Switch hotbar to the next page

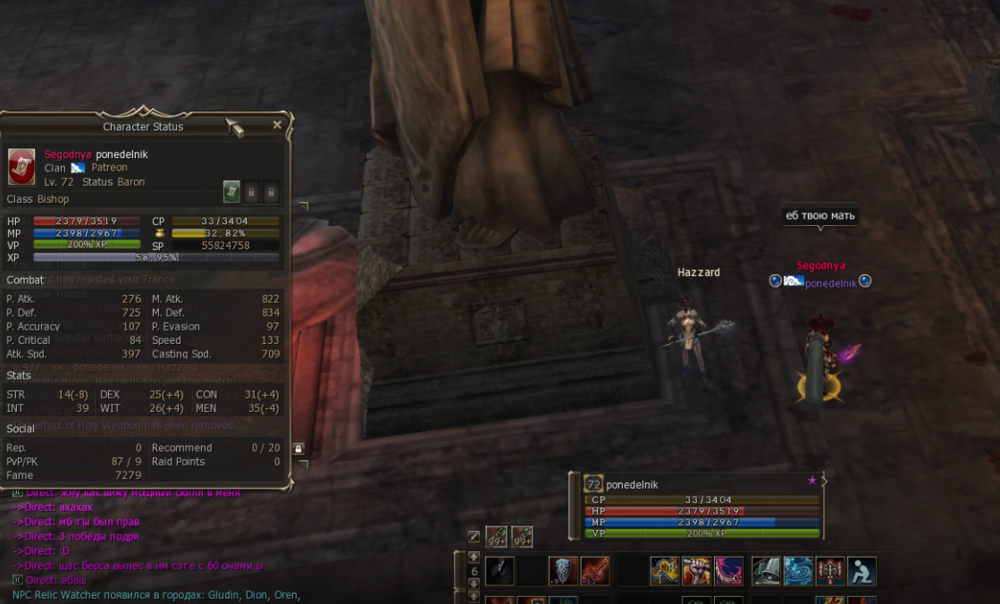tap(474, 585)
